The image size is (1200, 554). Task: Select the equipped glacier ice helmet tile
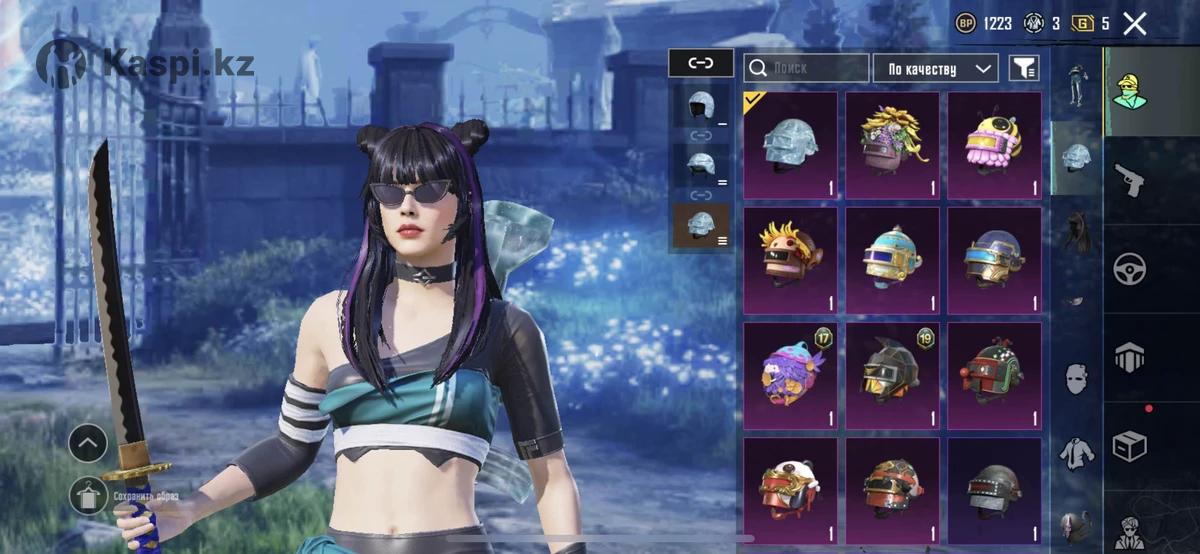point(790,145)
